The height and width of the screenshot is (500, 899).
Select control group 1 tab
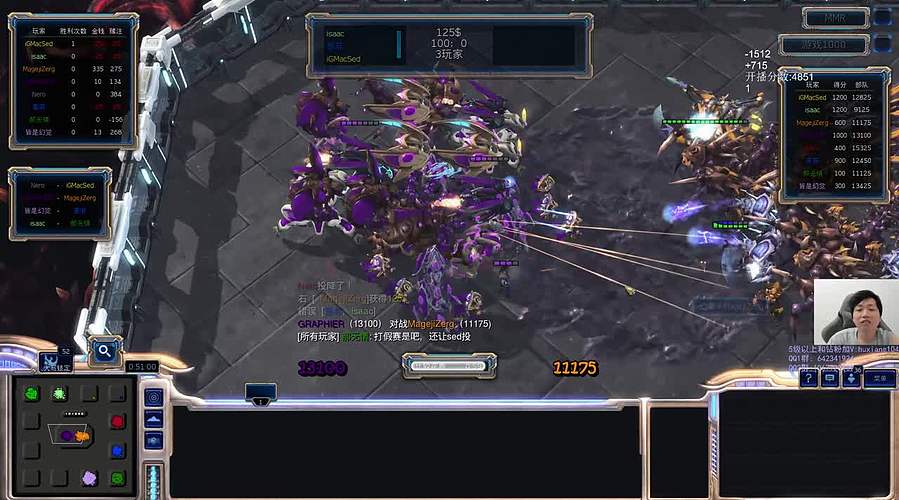point(260,392)
